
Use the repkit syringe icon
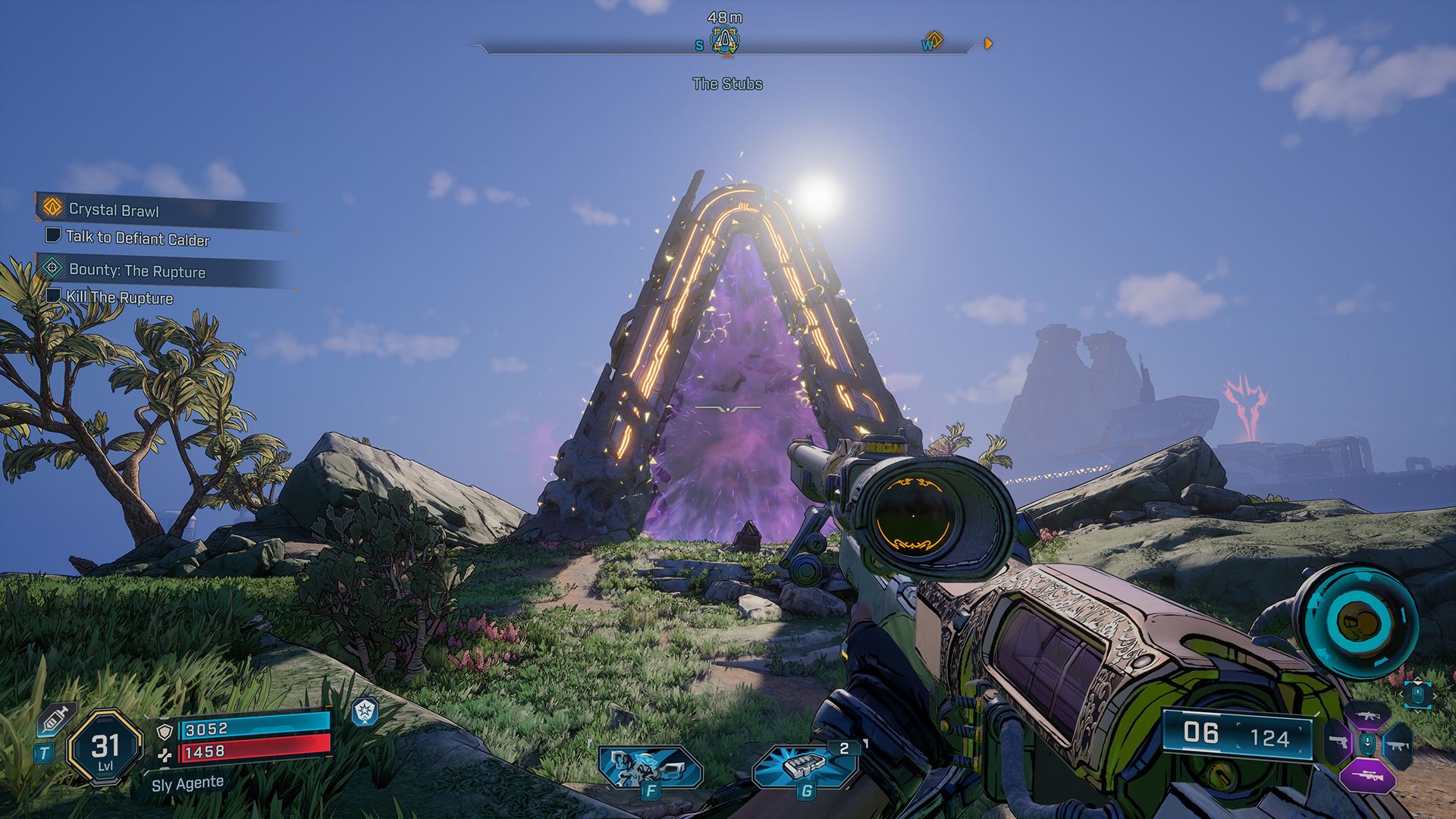tap(55, 719)
